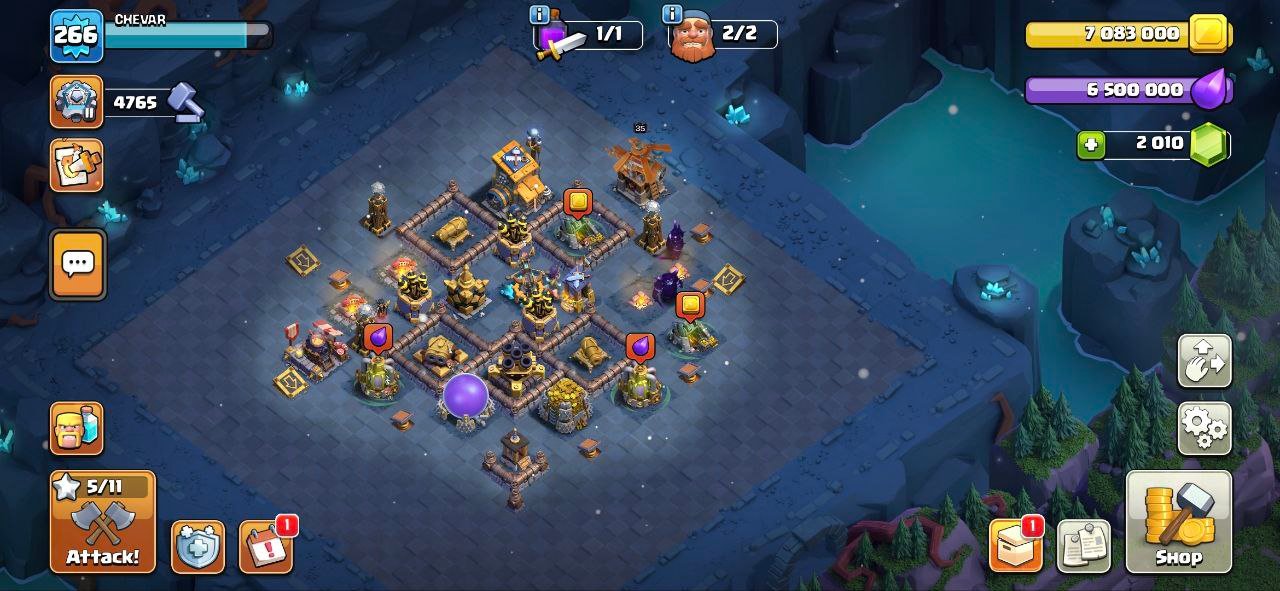
Task: Open the settings gear menu
Action: pos(1204,428)
